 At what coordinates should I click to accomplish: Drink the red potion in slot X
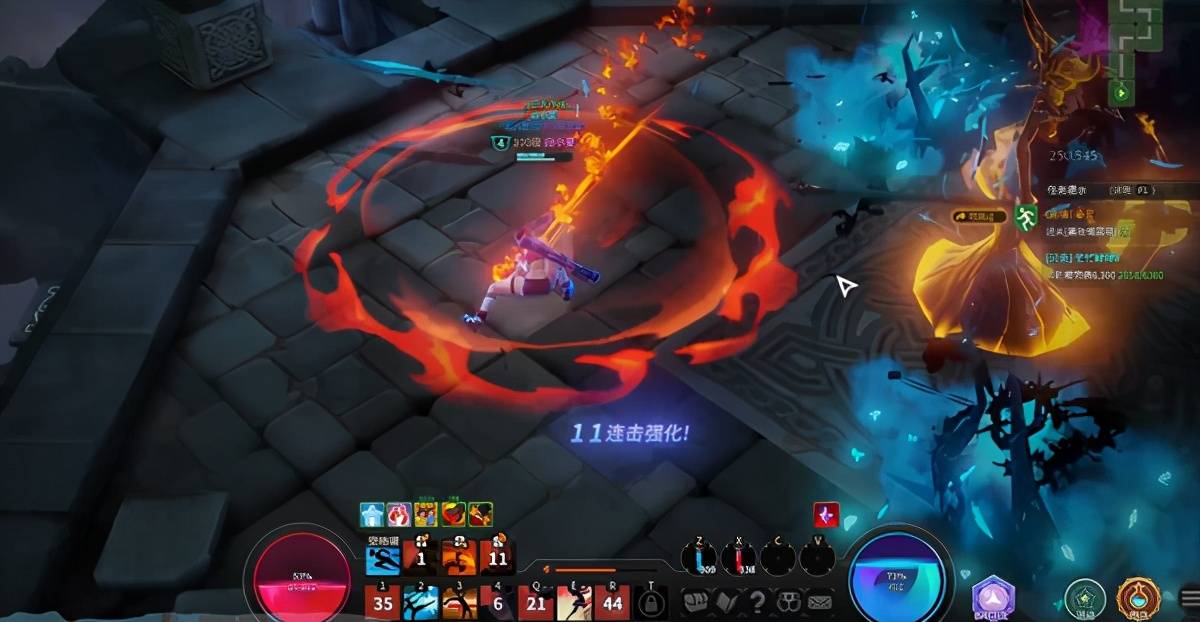tap(741, 559)
